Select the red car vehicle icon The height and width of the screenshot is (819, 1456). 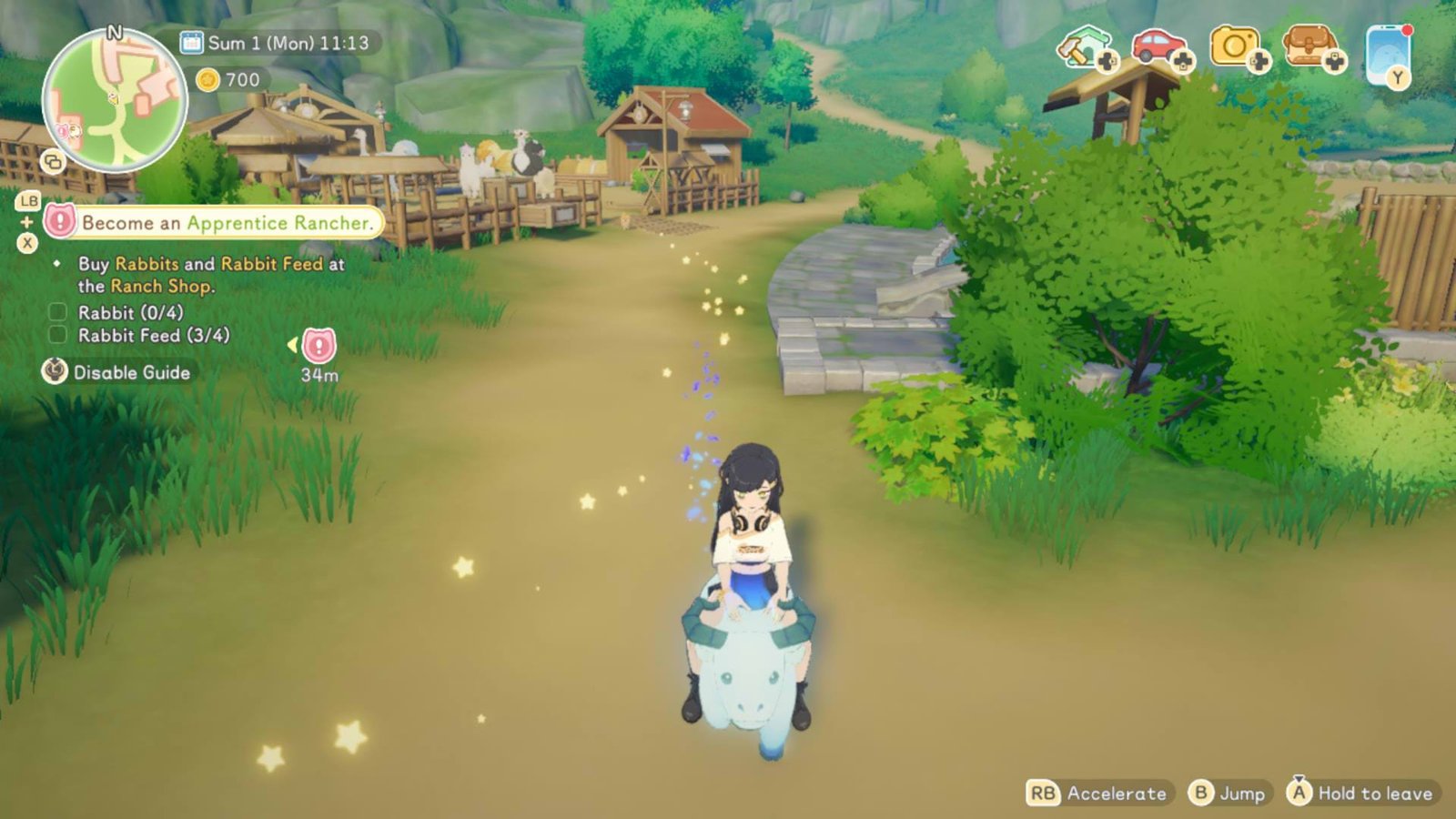[x=1159, y=44]
